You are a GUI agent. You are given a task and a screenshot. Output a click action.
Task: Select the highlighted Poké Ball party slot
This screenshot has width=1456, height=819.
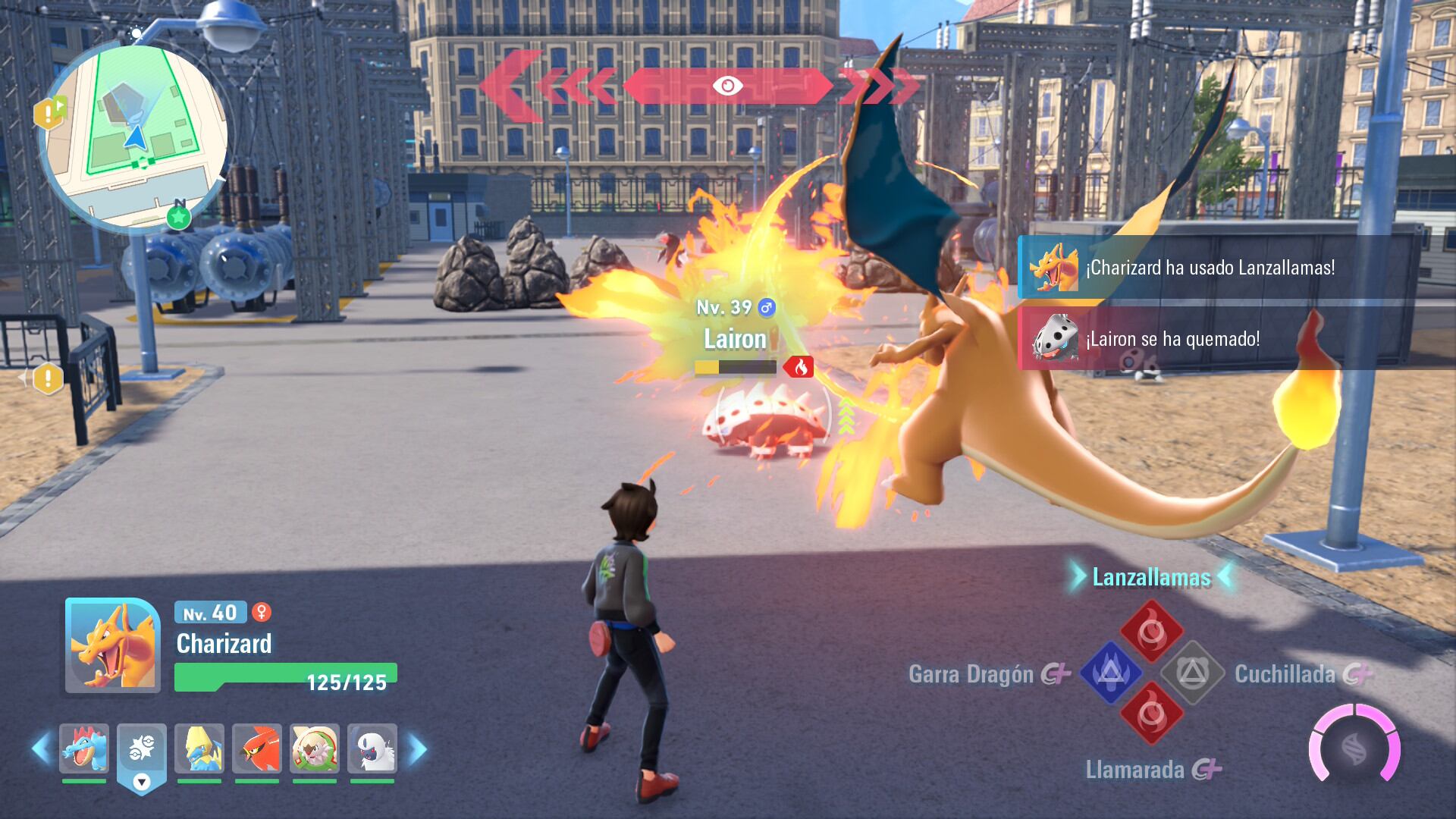pyautogui.click(x=142, y=748)
